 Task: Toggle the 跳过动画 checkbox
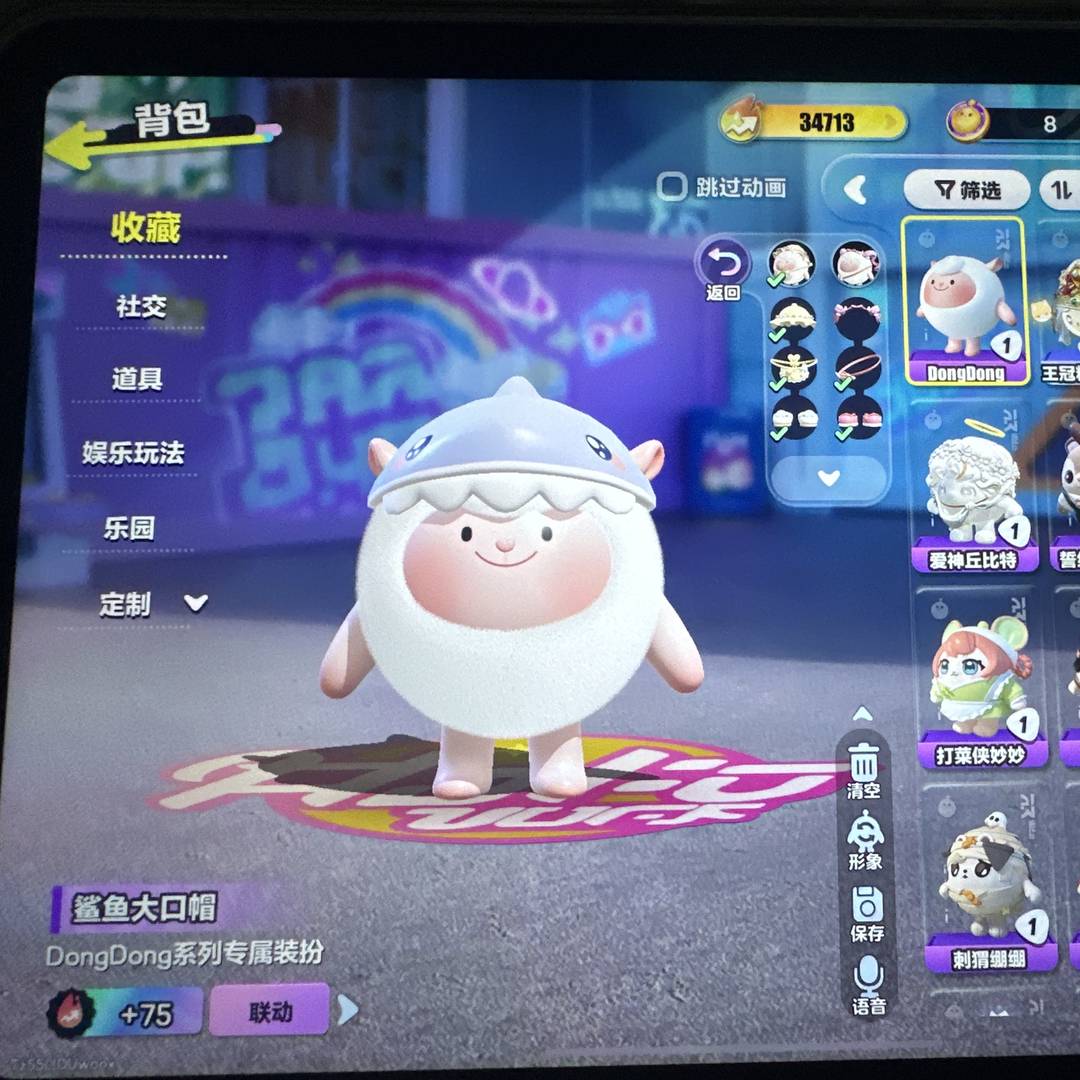[x=672, y=186]
